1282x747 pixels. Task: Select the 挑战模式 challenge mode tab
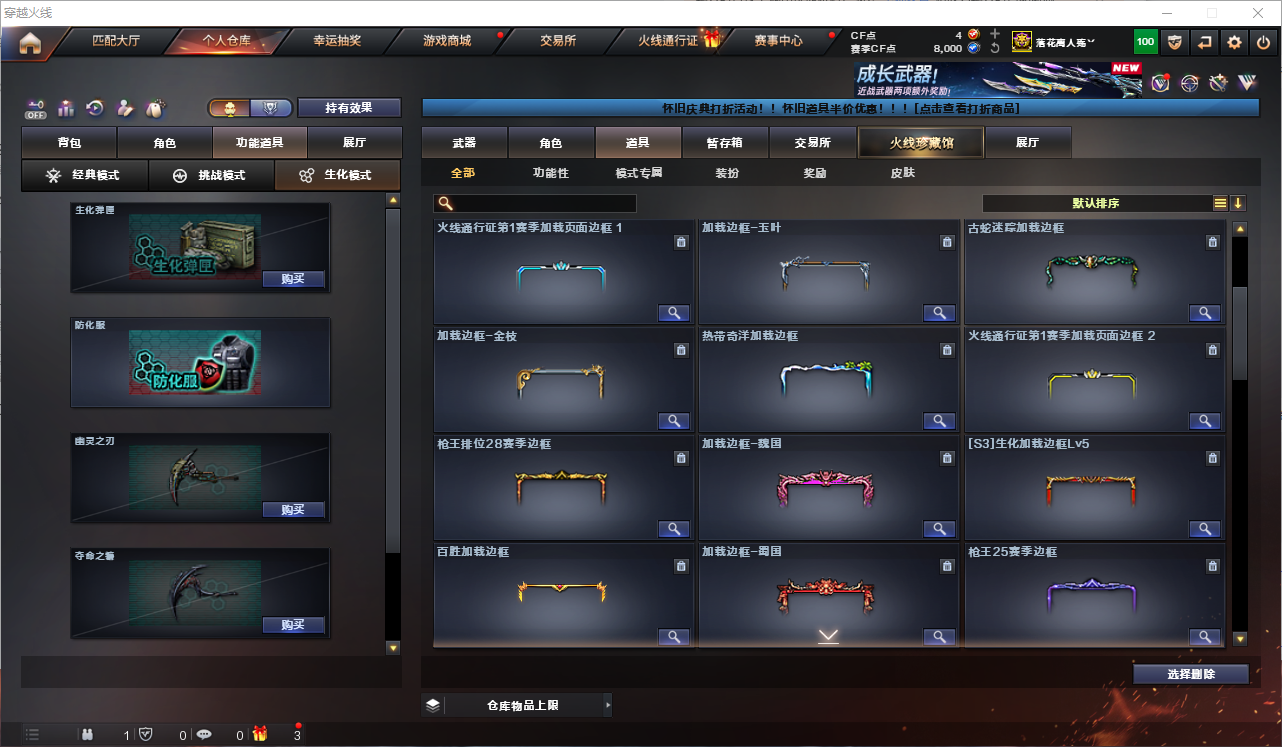tap(211, 176)
